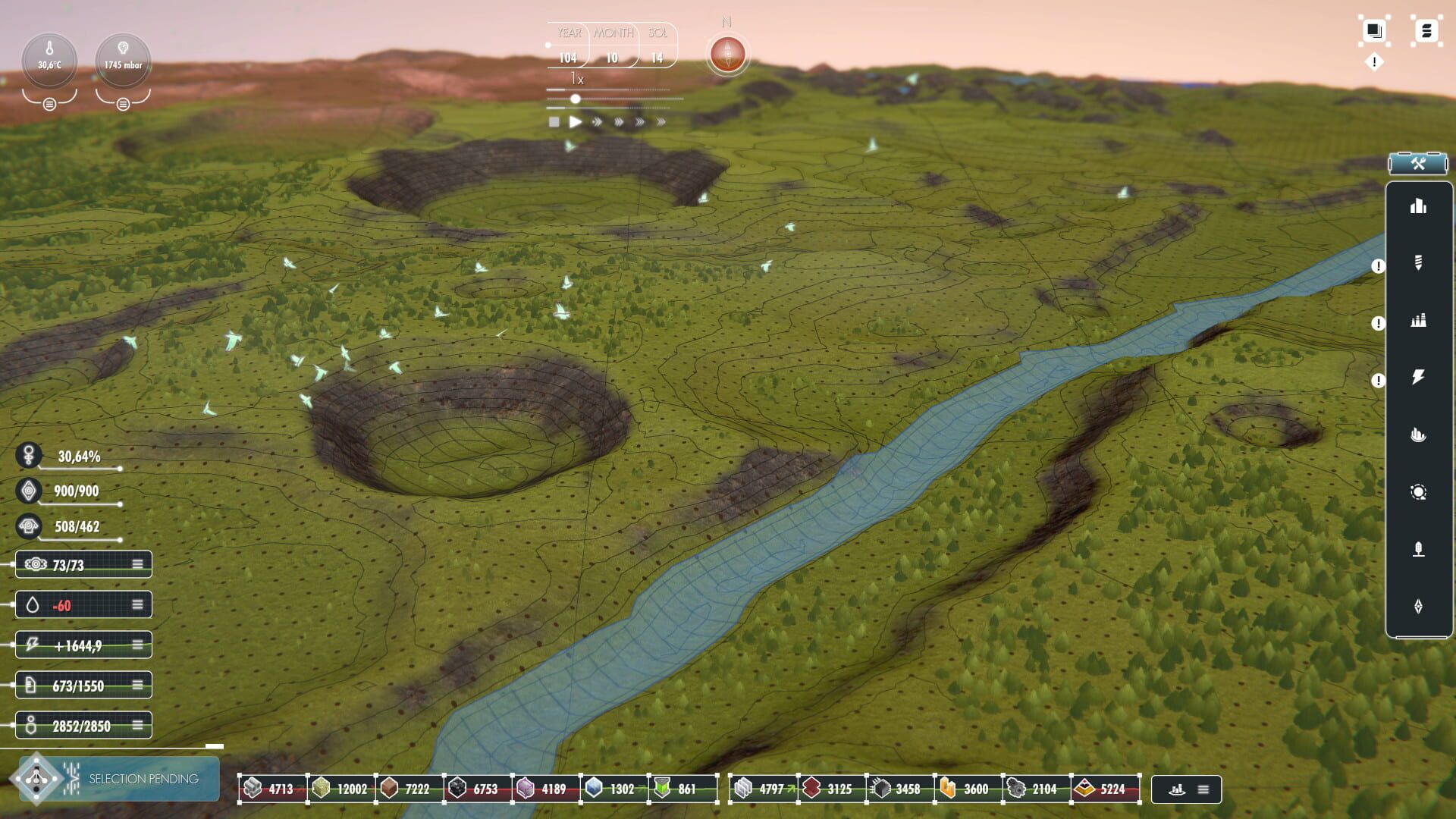Click the hammer and wrench build toggle

pyautogui.click(x=1417, y=163)
